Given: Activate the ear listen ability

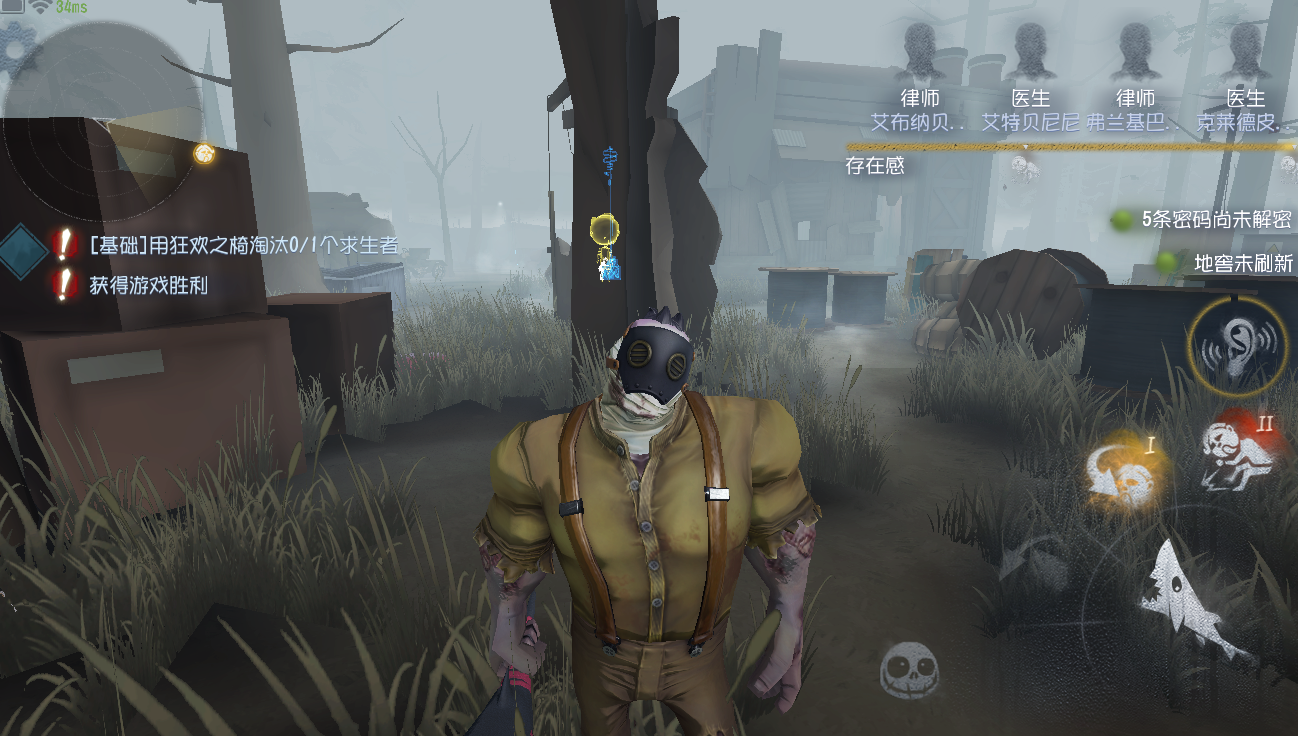Looking at the screenshot, I should [1237, 346].
